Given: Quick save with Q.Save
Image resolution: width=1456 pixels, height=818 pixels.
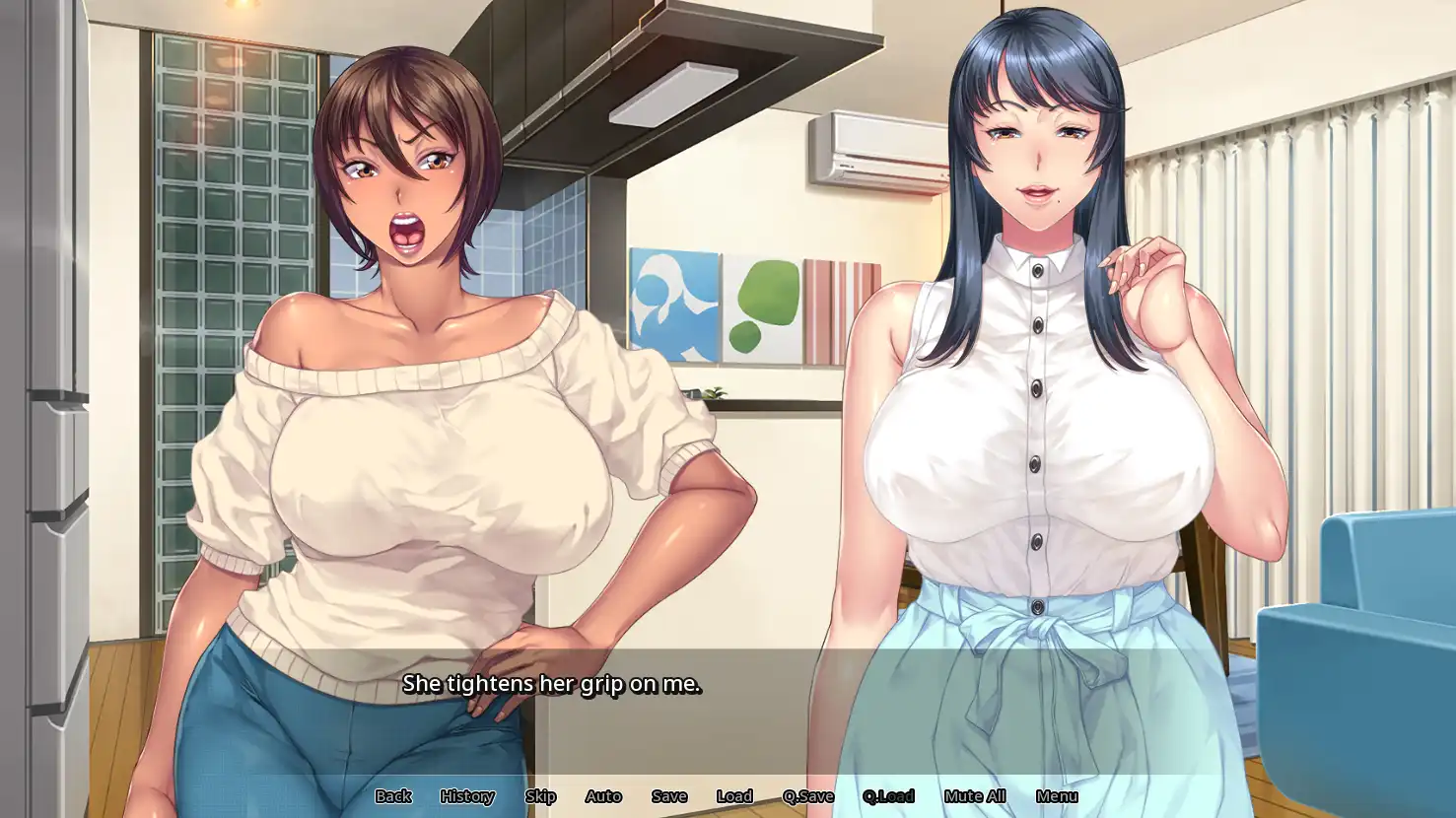Looking at the screenshot, I should (x=808, y=796).
